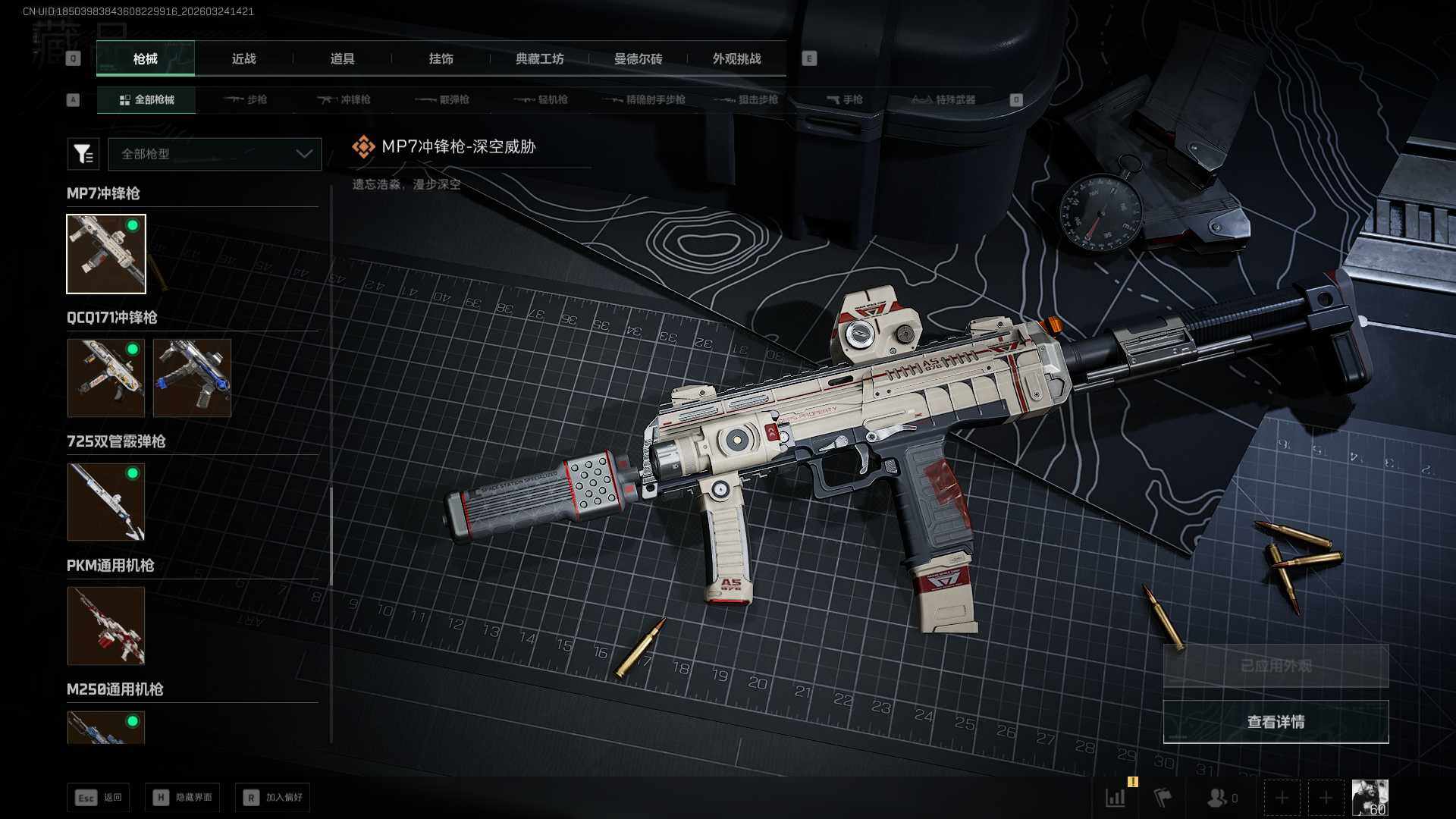Show only 冲锋枪 submachine guns
Image resolution: width=1456 pixels, height=819 pixels.
click(x=344, y=100)
